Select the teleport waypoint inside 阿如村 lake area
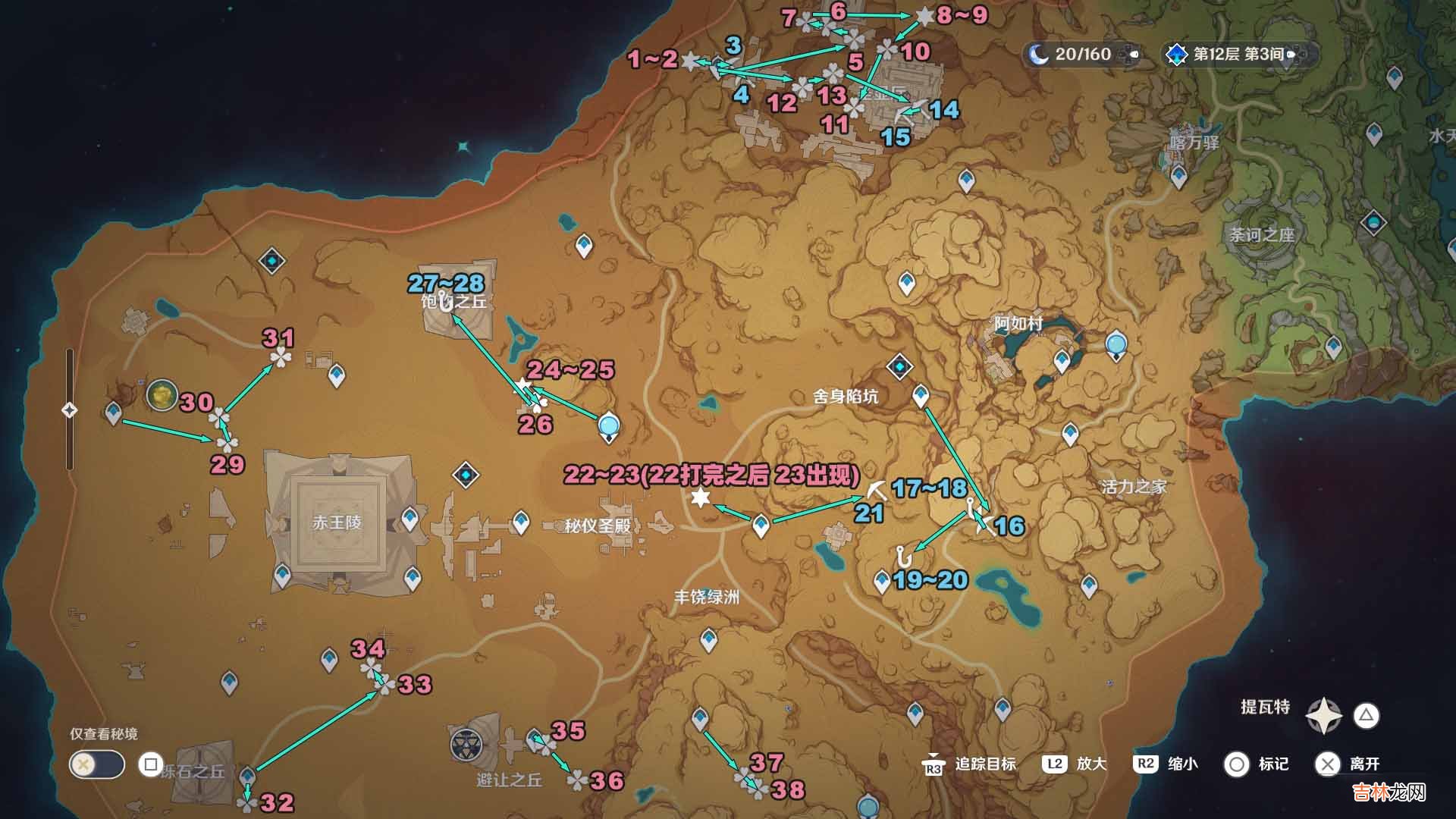1456x819 pixels. 1062,361
